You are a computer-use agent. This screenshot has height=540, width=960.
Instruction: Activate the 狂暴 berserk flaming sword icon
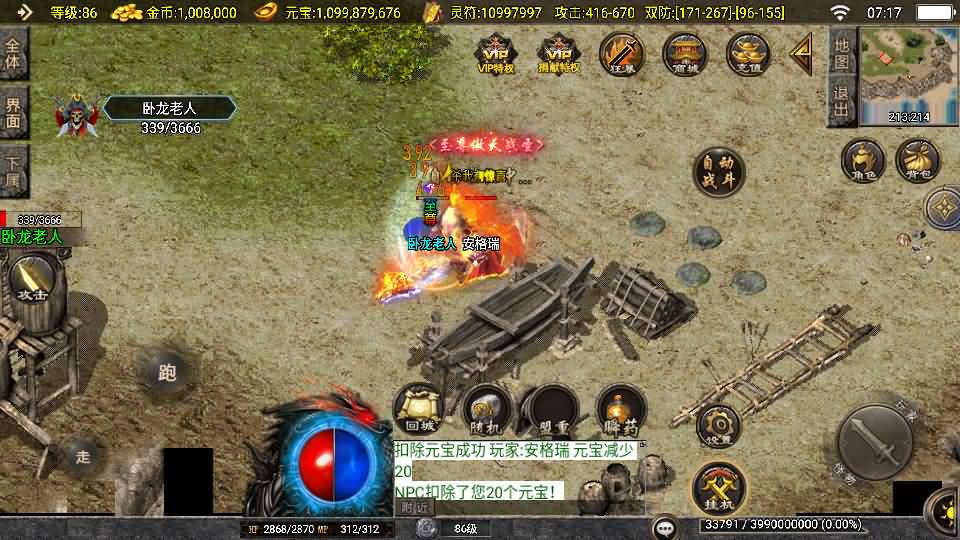click(622, 54)
